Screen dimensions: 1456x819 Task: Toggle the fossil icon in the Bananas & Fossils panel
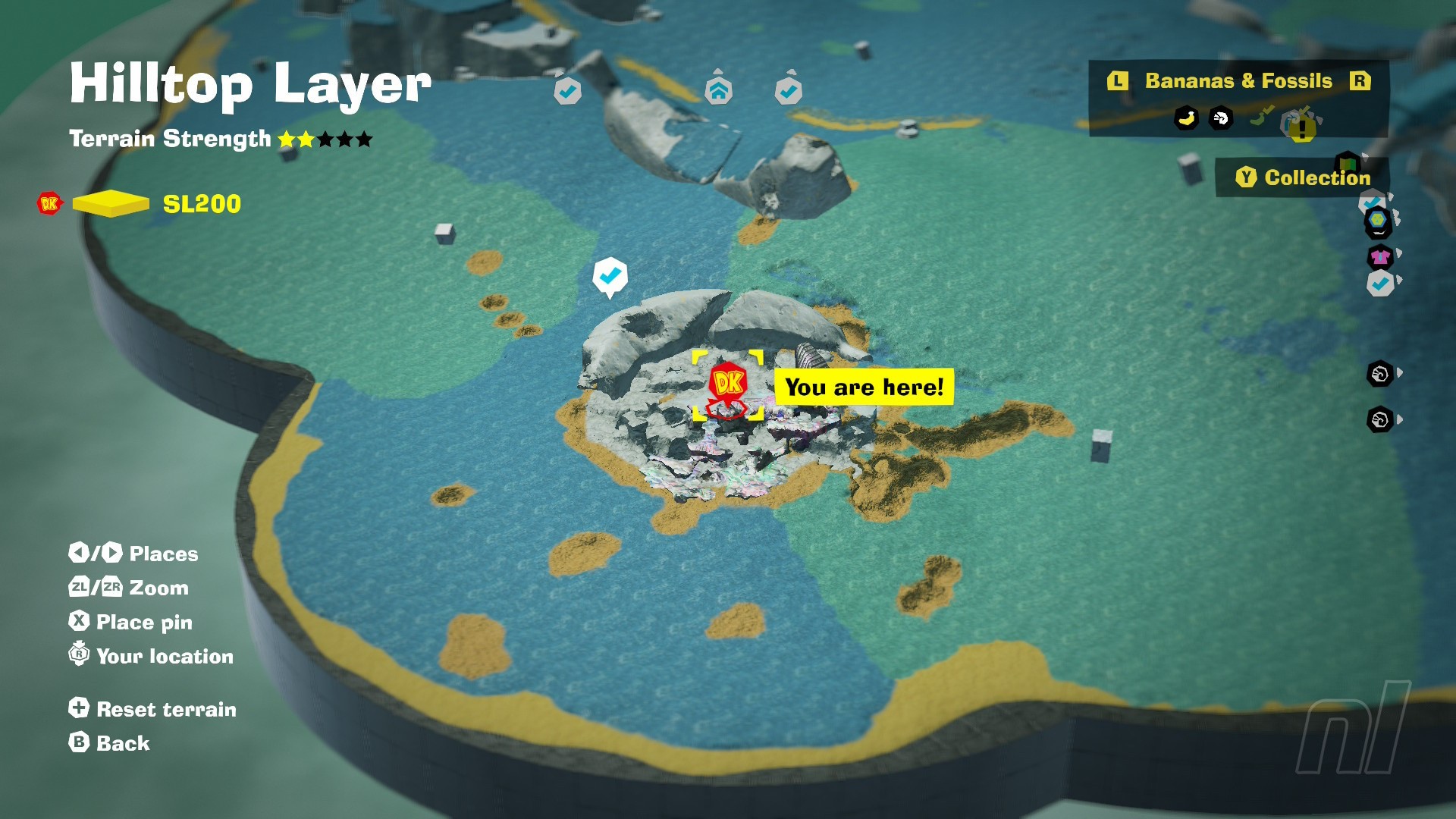[1221, 118]
